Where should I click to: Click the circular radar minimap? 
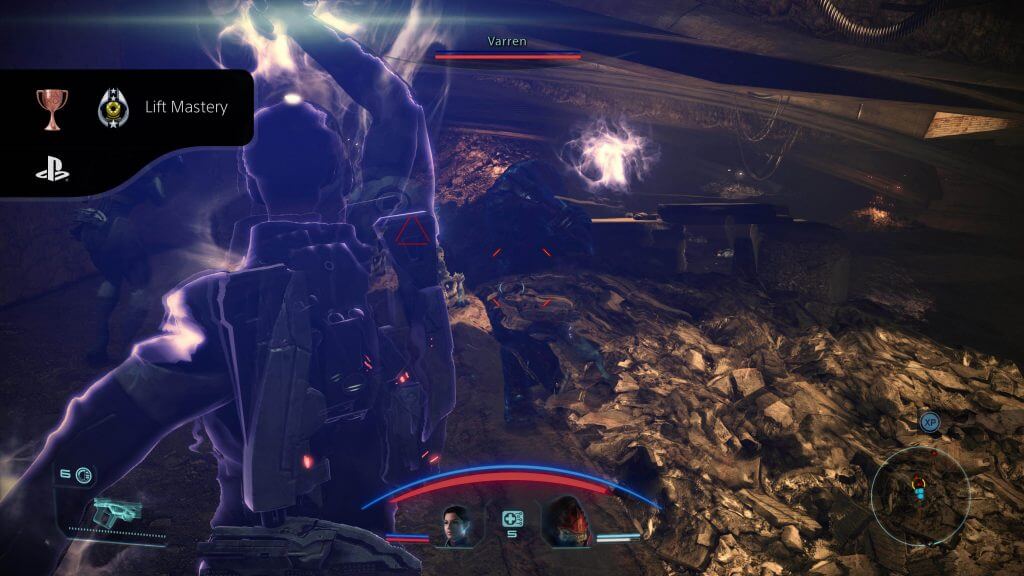pyautogui.click(x=918, y=490)
